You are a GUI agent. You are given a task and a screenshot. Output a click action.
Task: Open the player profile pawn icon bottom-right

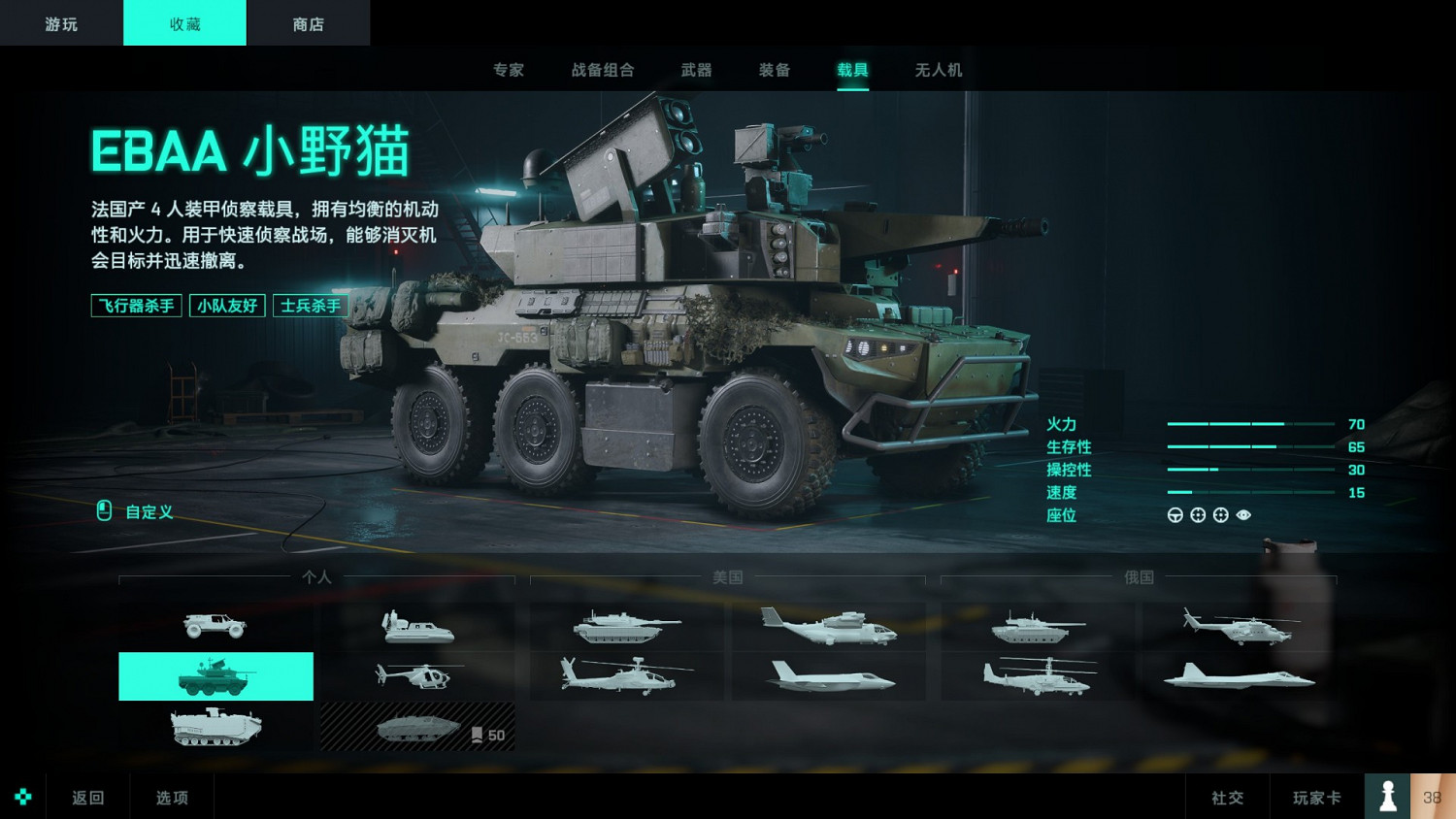click(x=1387, y=796)
